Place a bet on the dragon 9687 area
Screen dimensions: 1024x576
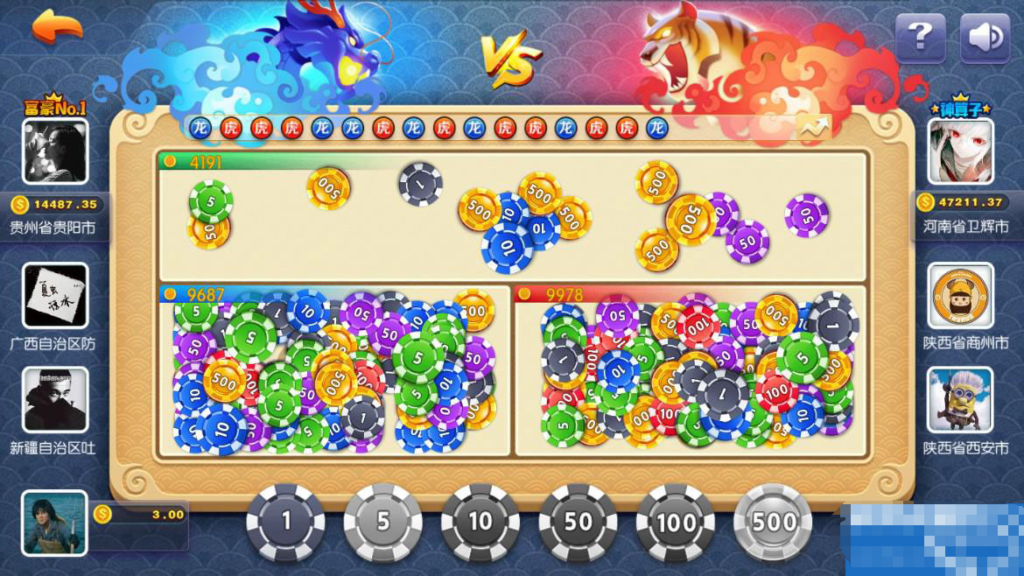[333, 370]
